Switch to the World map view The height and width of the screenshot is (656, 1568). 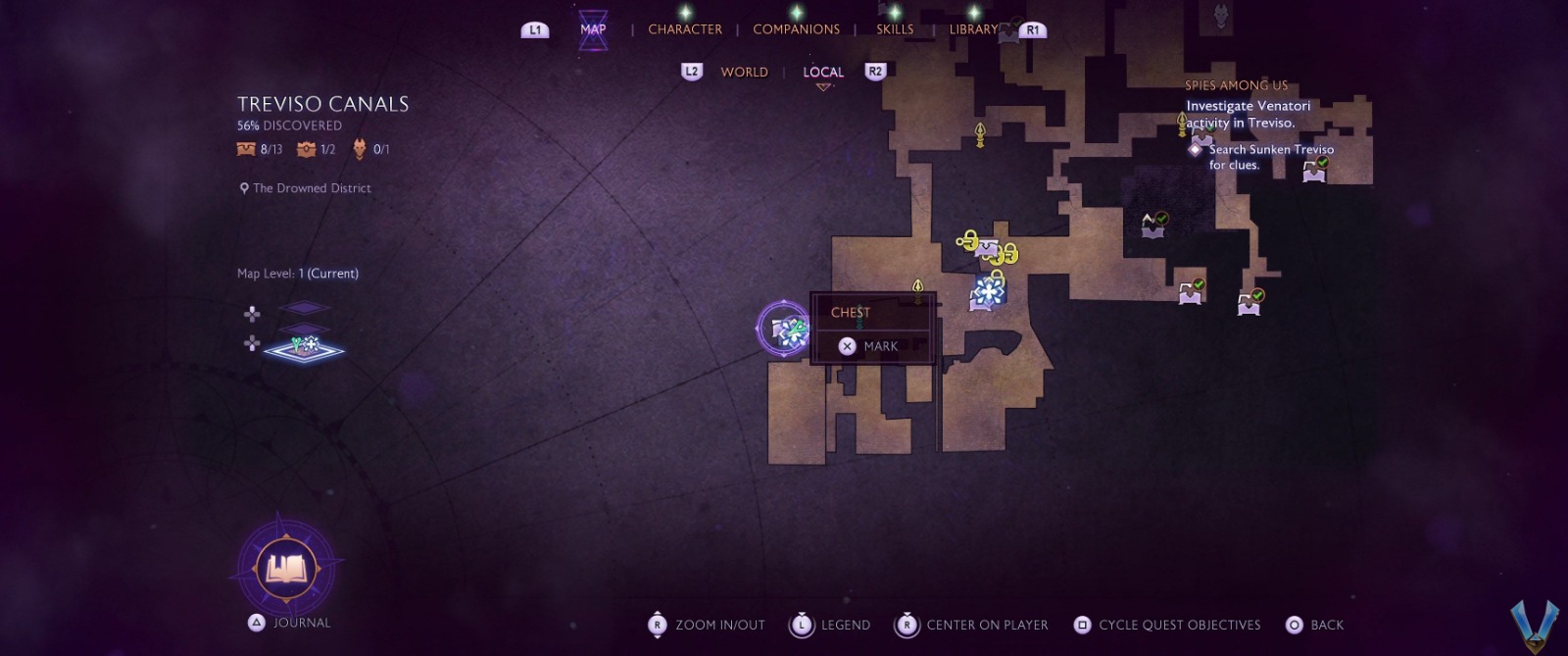click(x=744, y=72)
